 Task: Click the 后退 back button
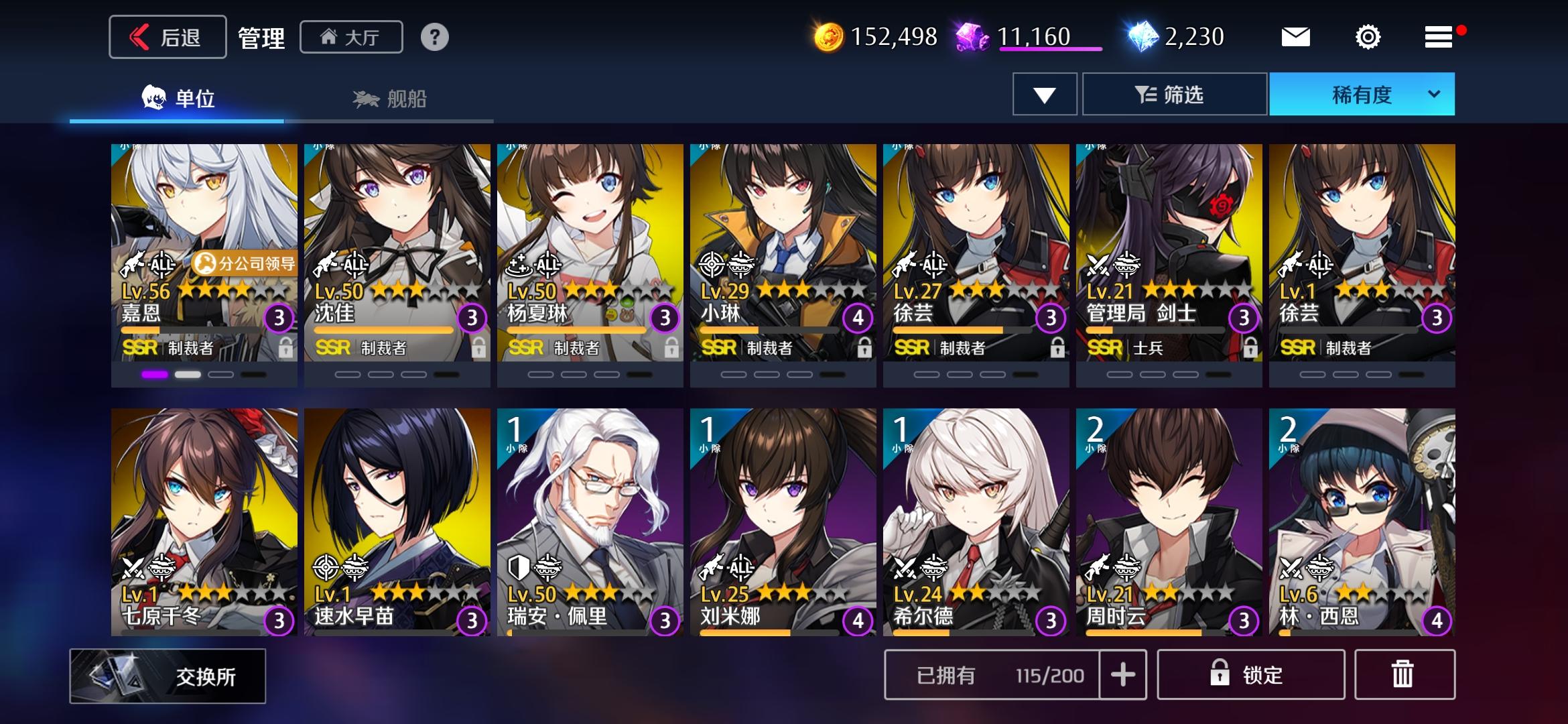(x=166, y=37)
